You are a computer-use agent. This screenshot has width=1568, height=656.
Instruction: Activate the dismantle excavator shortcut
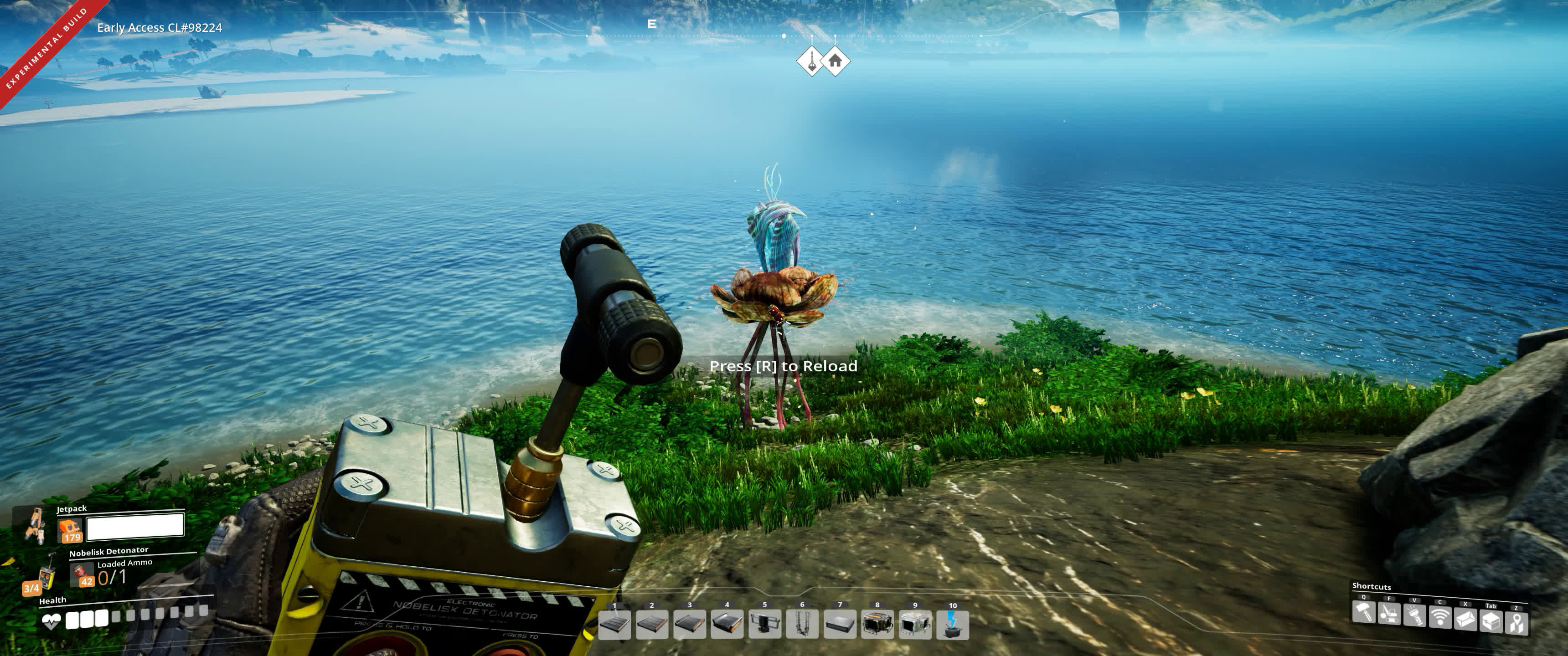[x=1390, y=613]
